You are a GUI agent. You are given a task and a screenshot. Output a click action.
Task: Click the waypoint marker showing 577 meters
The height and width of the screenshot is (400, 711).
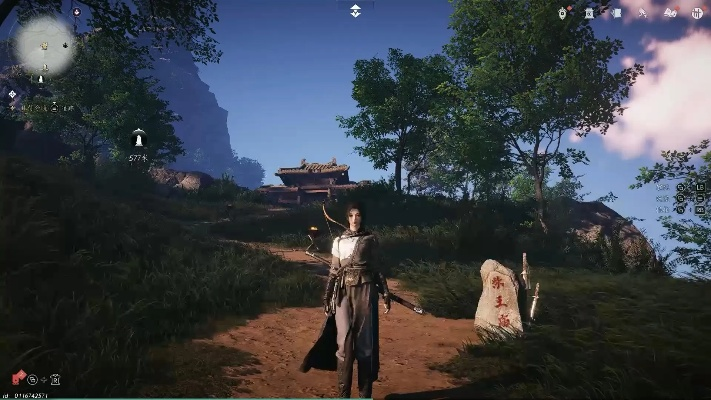(138, 139)
